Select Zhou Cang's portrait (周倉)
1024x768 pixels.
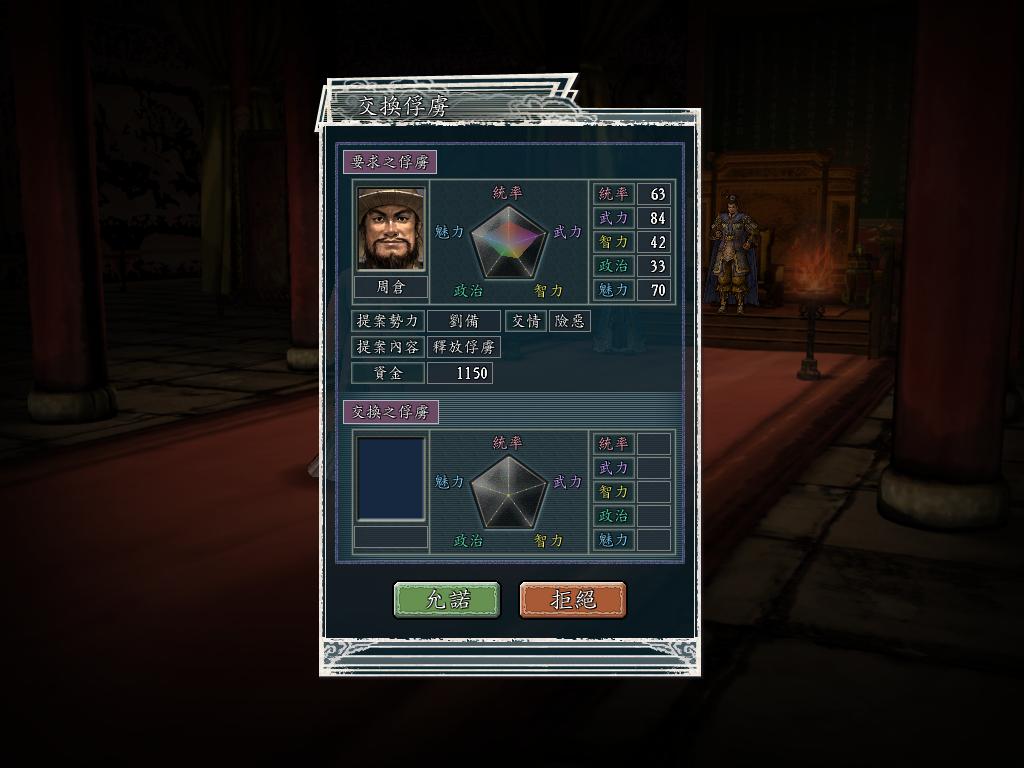click(391, 229)
